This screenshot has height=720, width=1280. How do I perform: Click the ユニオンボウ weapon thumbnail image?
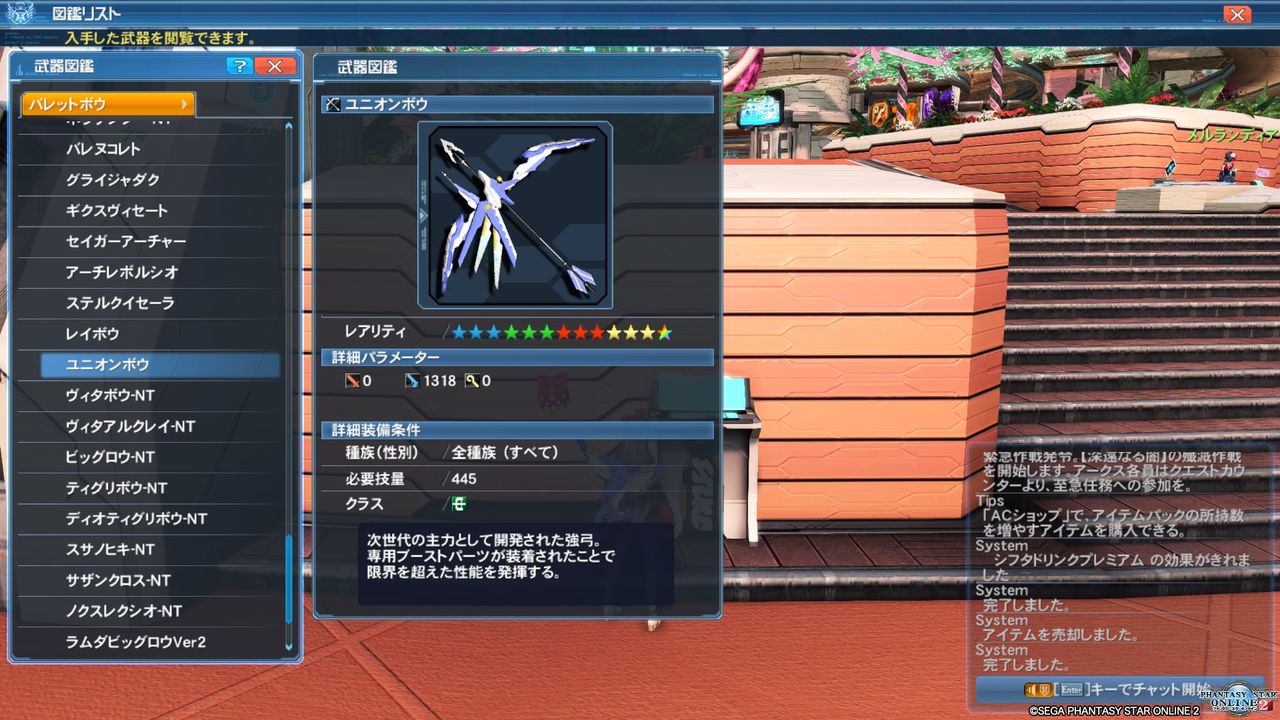click(516, 213)
